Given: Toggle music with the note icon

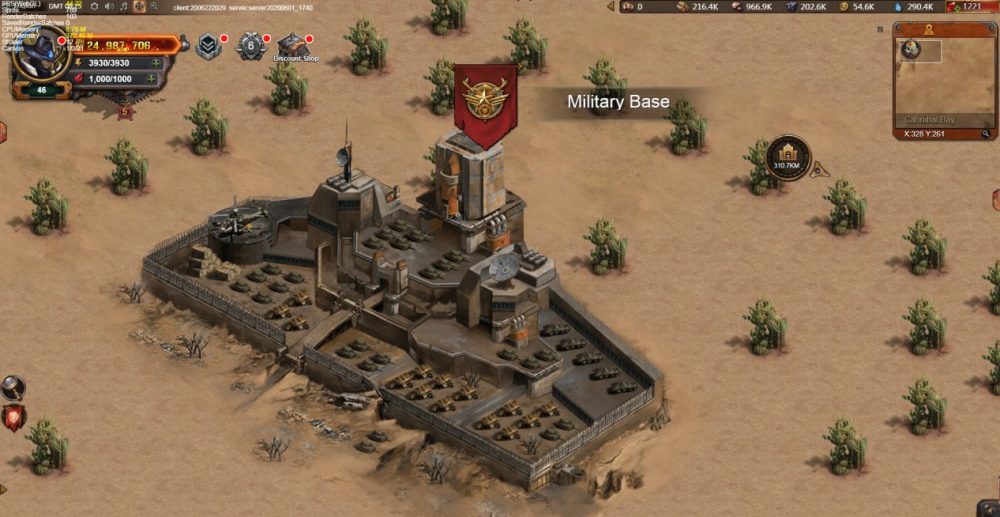Looking at the screenshot, I should (123, 6).
